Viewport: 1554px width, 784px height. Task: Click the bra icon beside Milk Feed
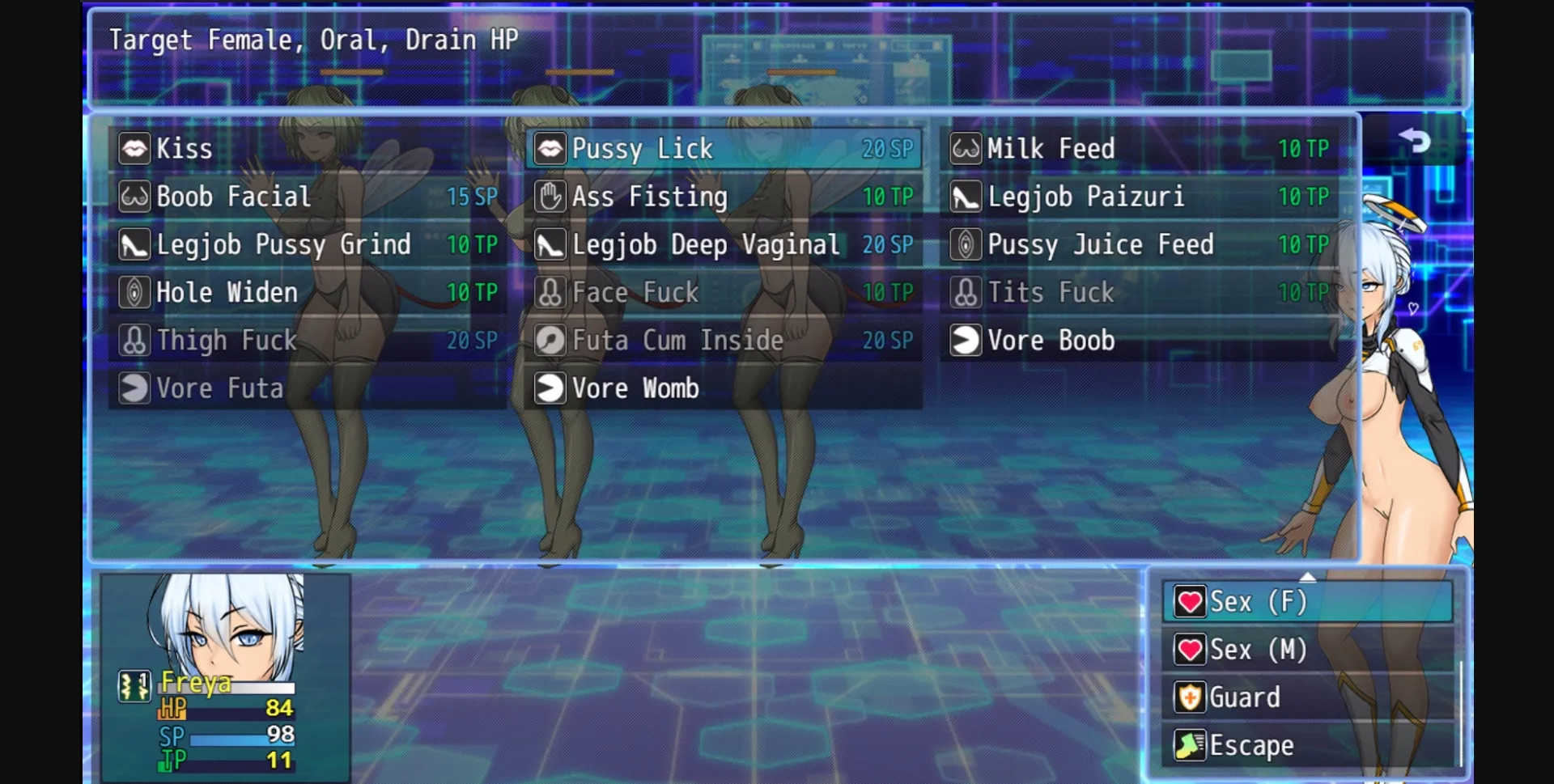965,148
